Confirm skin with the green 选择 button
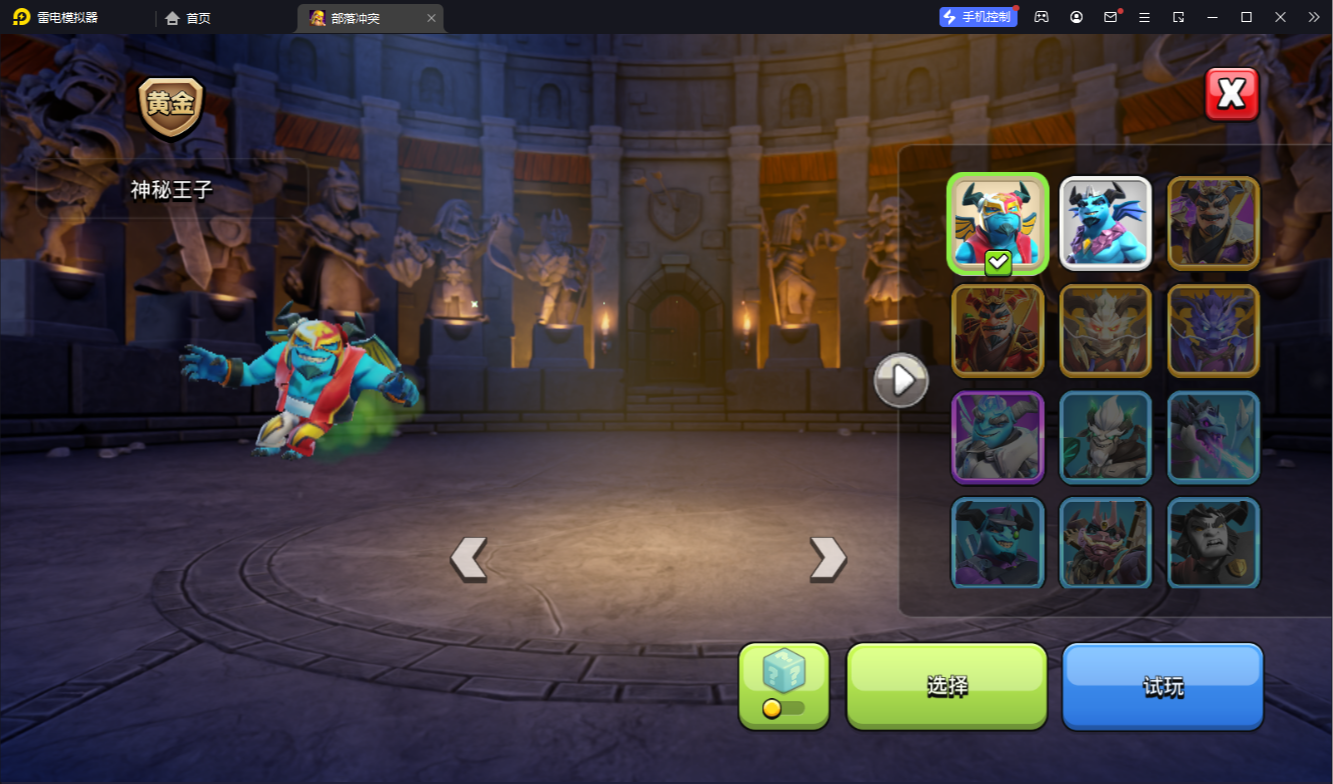1333x784 pixels. click(946, 686)
